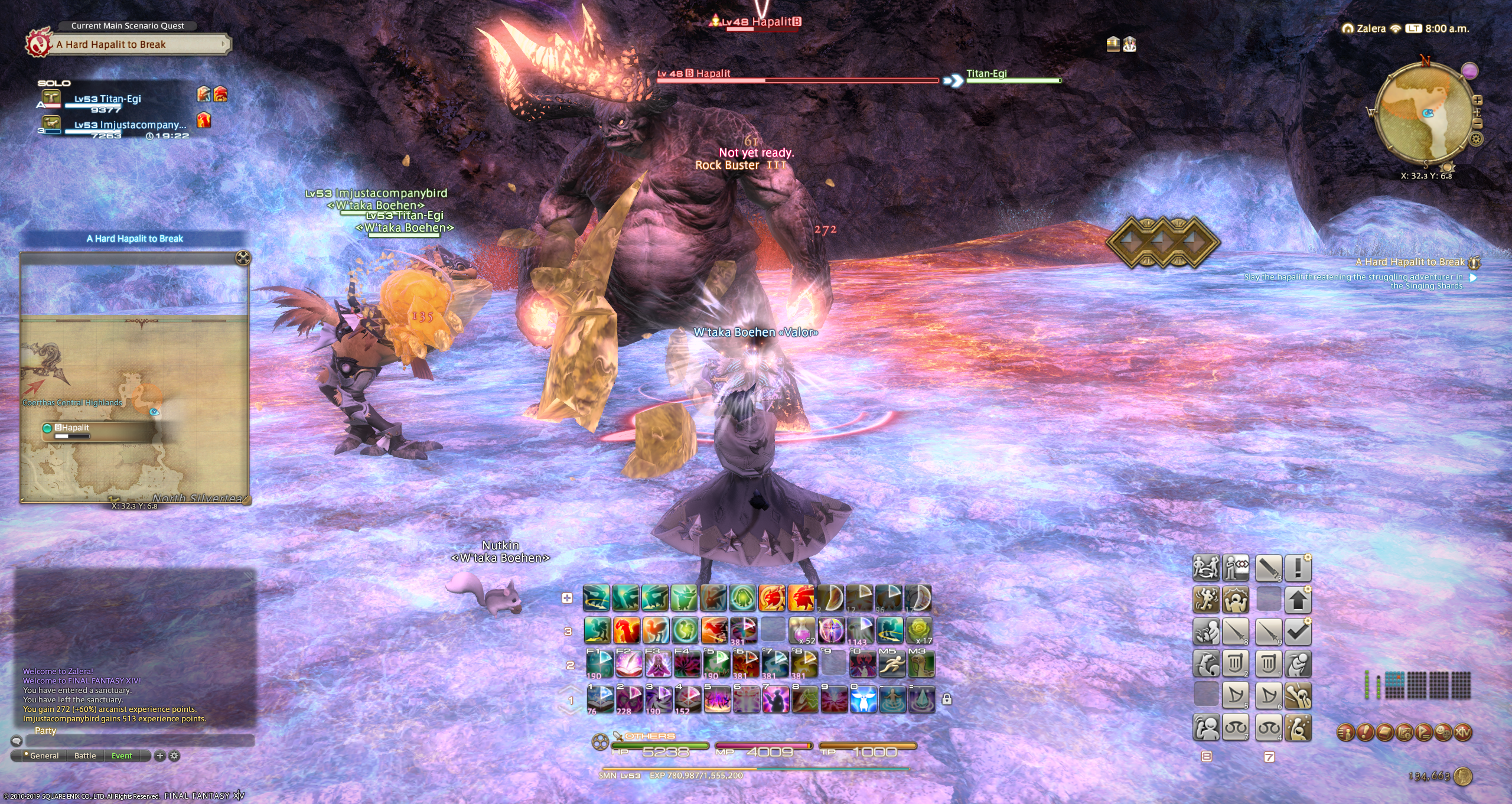1512x804 pixels.
Task: Open the A Hard Hapalit to Break quest banner
Action: [x=139, y=44]
